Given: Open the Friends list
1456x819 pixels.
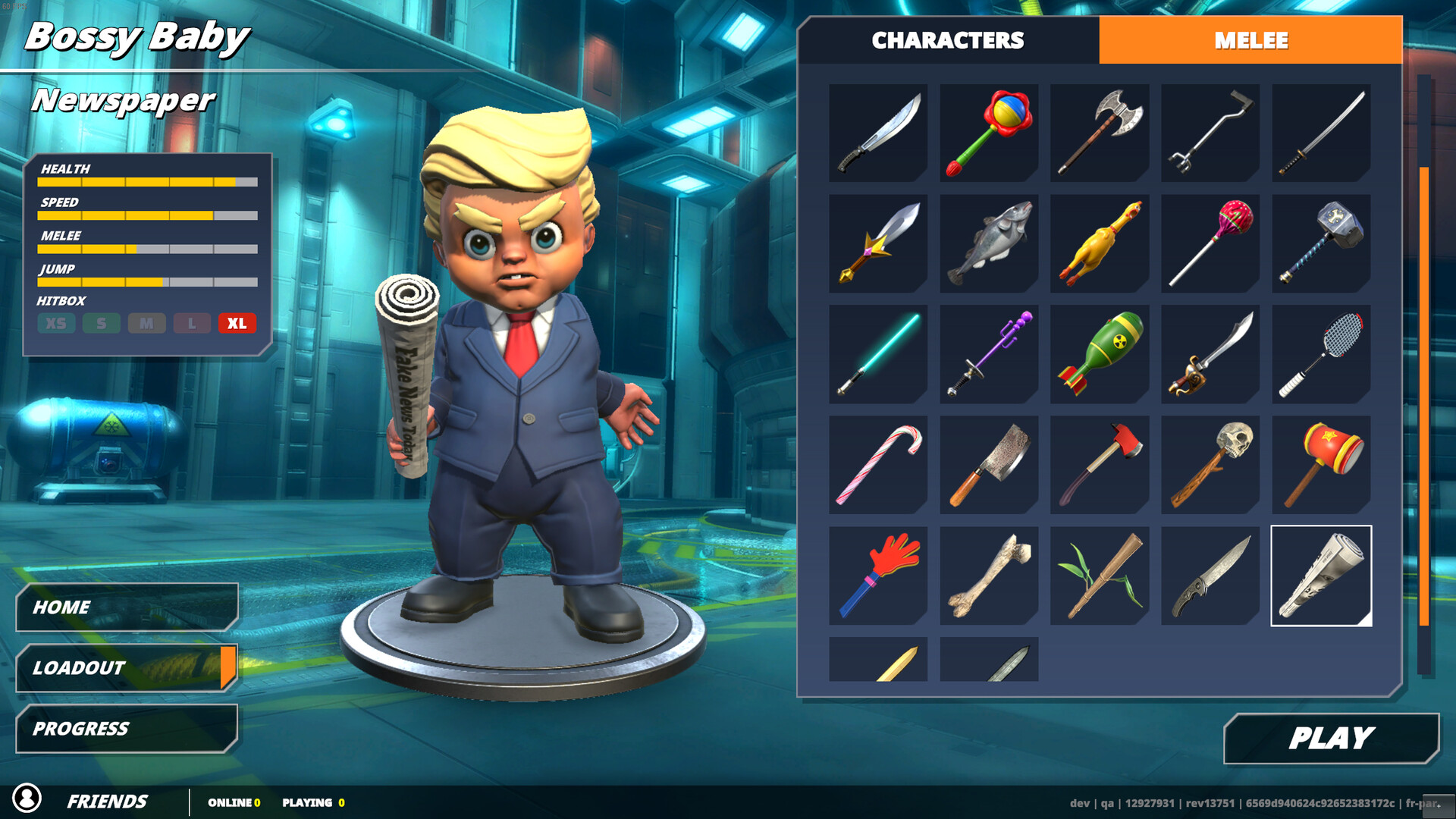Looking at the screenshot, I should (x=106, y=802).
